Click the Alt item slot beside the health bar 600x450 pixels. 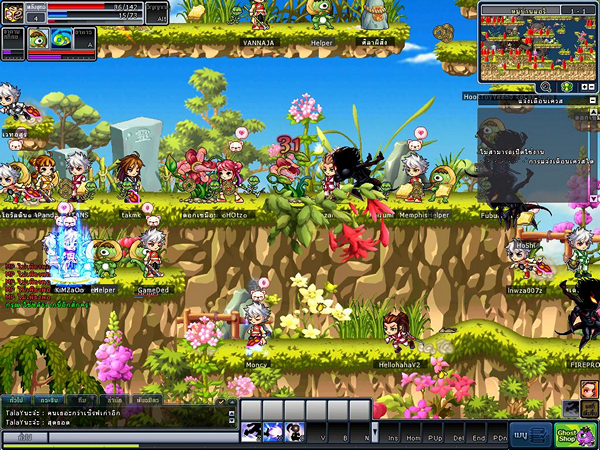pos(158,14)
